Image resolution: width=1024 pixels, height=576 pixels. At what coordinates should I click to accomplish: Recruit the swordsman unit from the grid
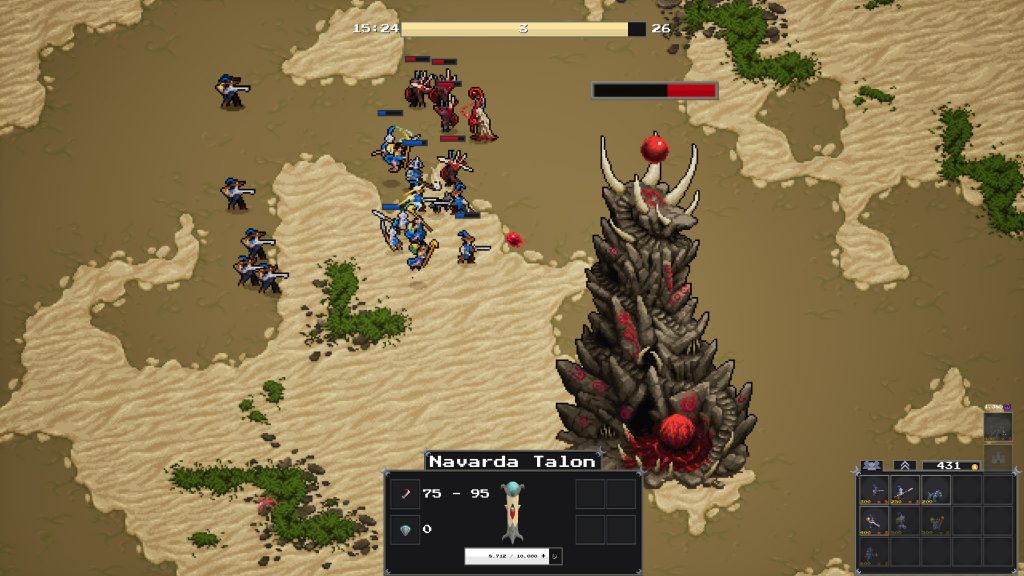coord(873,490)
